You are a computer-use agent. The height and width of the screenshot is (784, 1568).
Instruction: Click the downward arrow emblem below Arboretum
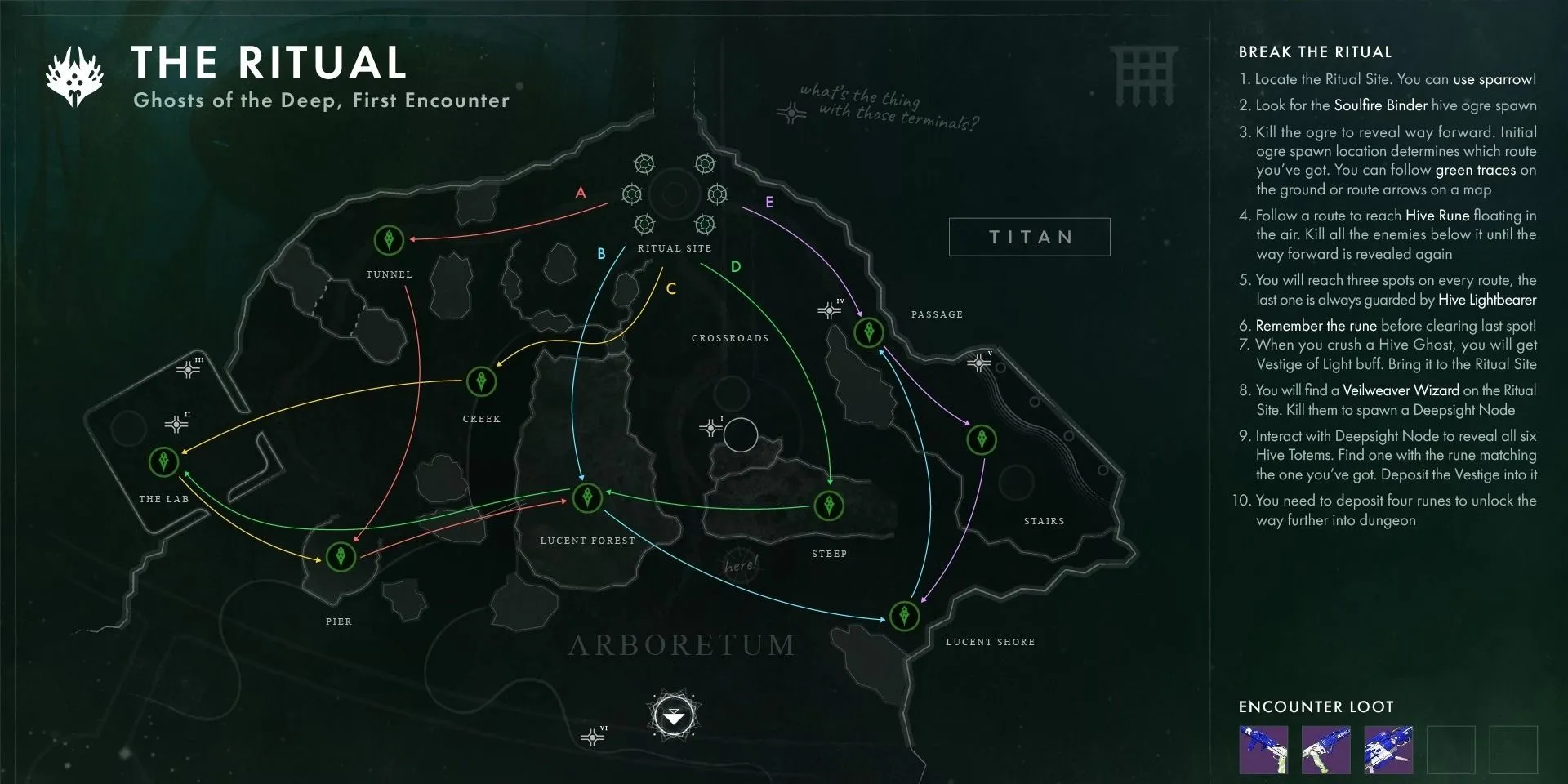tap(675, 718)
